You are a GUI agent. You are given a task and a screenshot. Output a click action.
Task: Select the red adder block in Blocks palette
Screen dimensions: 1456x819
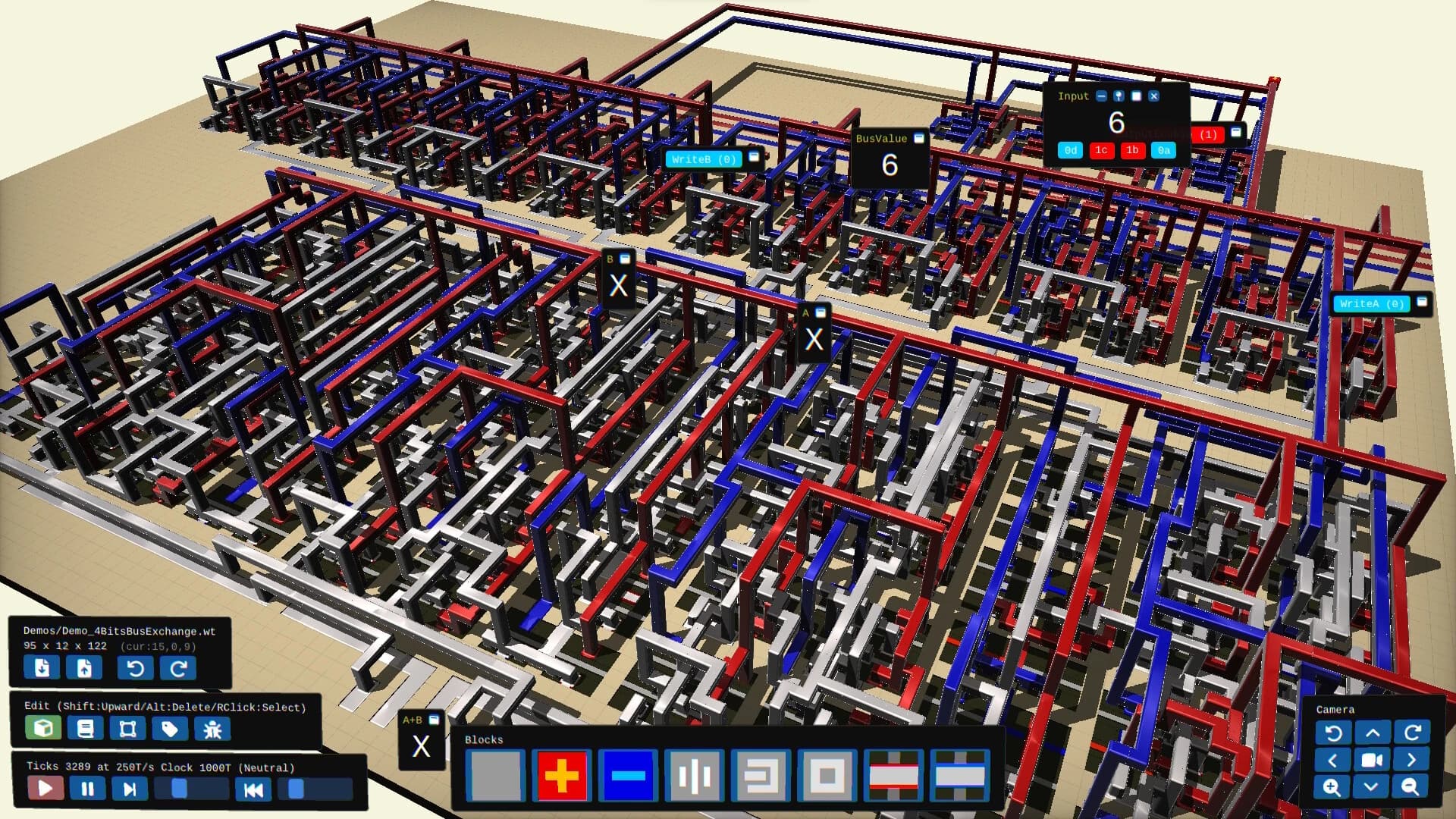562,777
